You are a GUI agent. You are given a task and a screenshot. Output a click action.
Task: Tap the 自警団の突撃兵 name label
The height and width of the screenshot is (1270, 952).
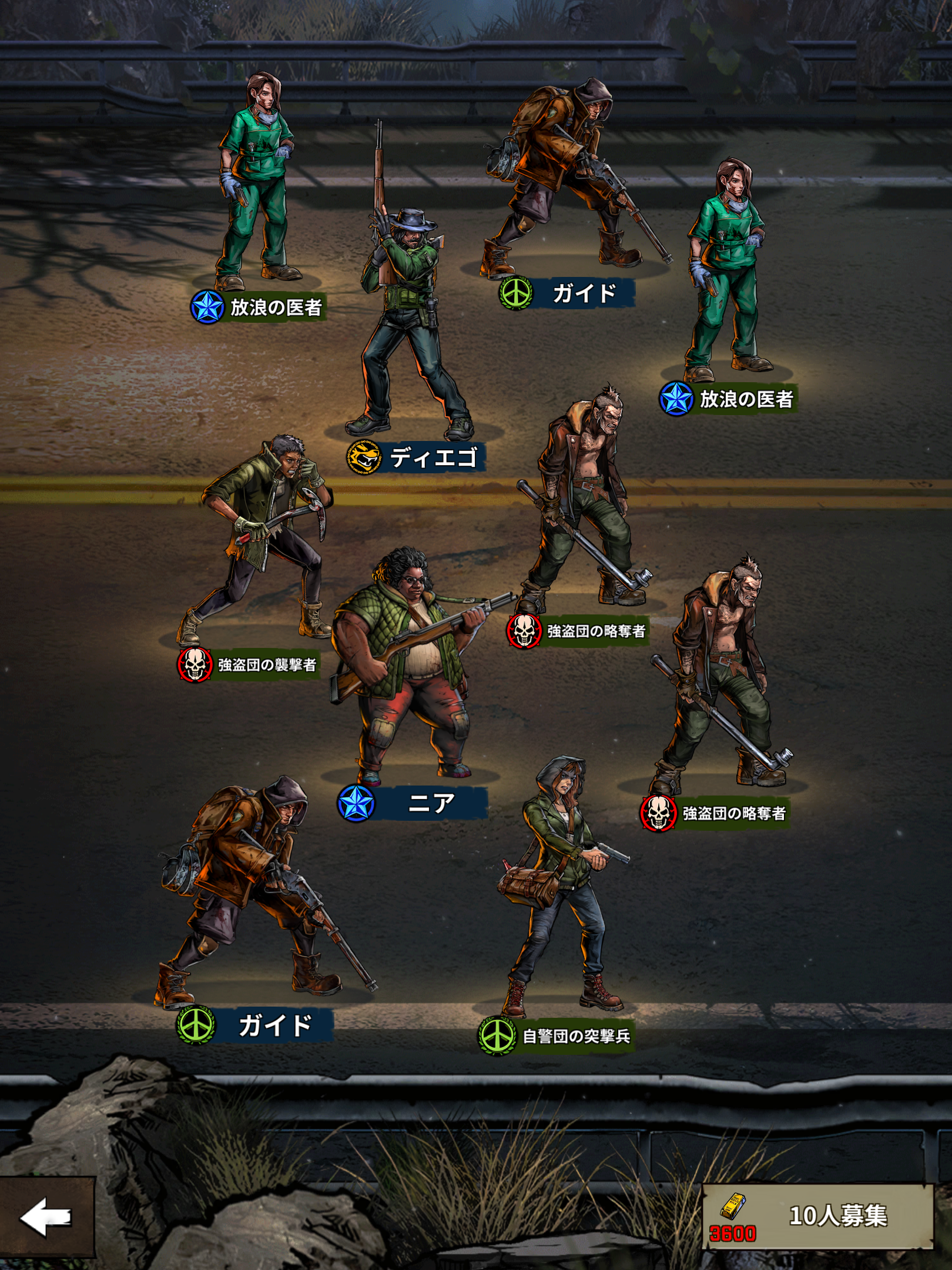point(575,1036)
